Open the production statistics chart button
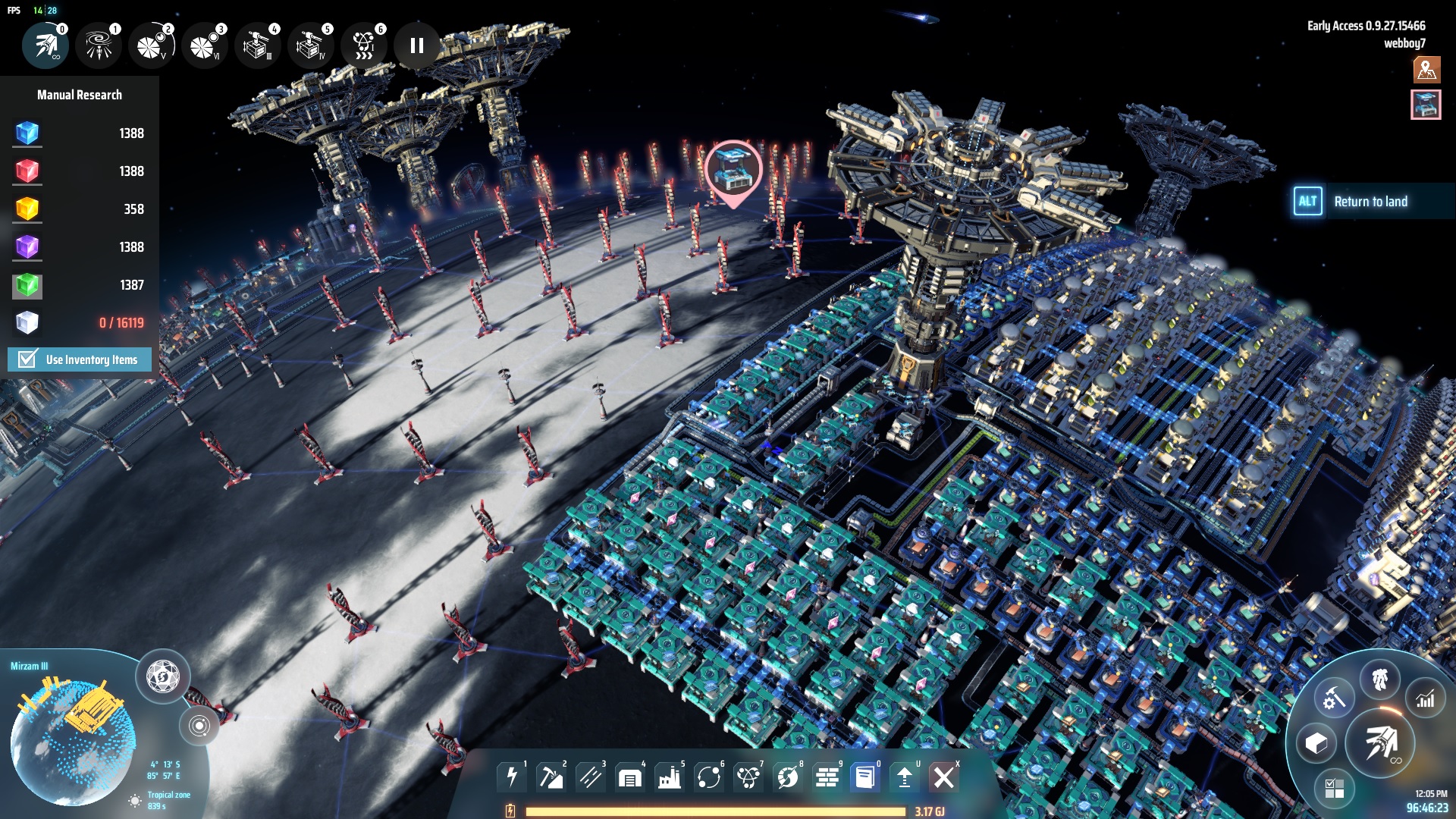The width and height of the screenshot is (1456, 819). (1425, 699)
